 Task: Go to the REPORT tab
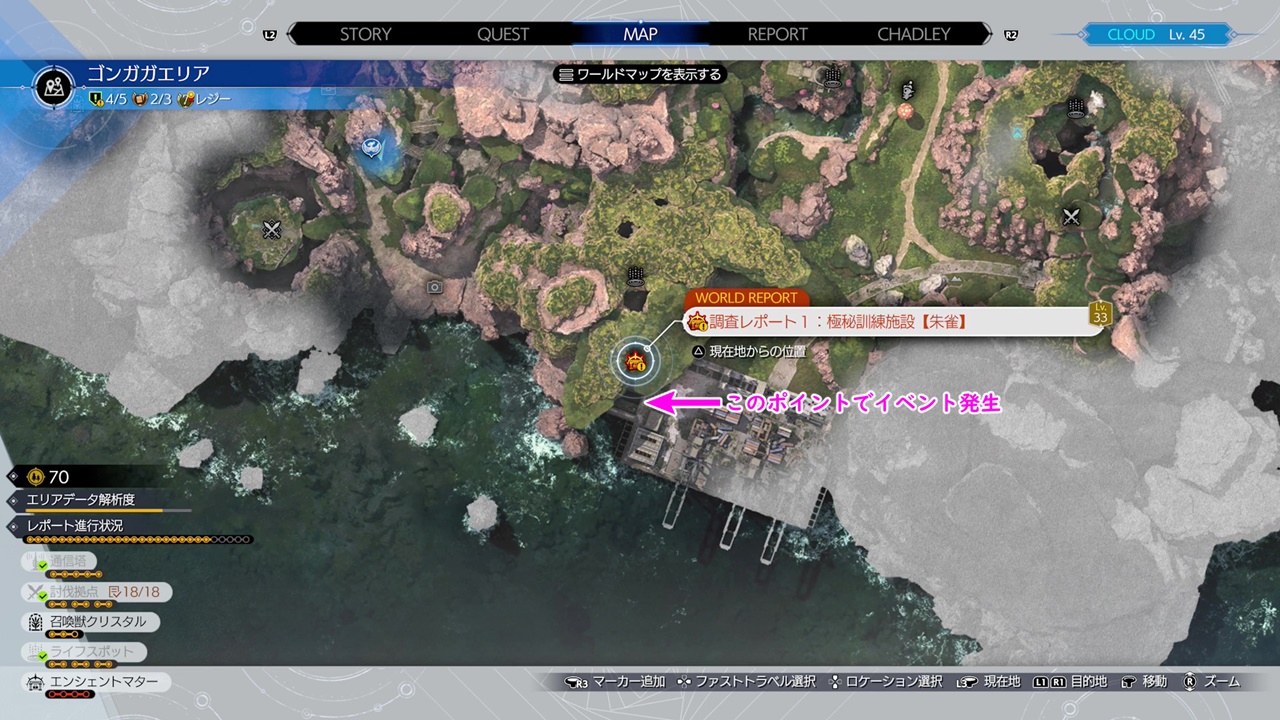(x=777, y=34)
